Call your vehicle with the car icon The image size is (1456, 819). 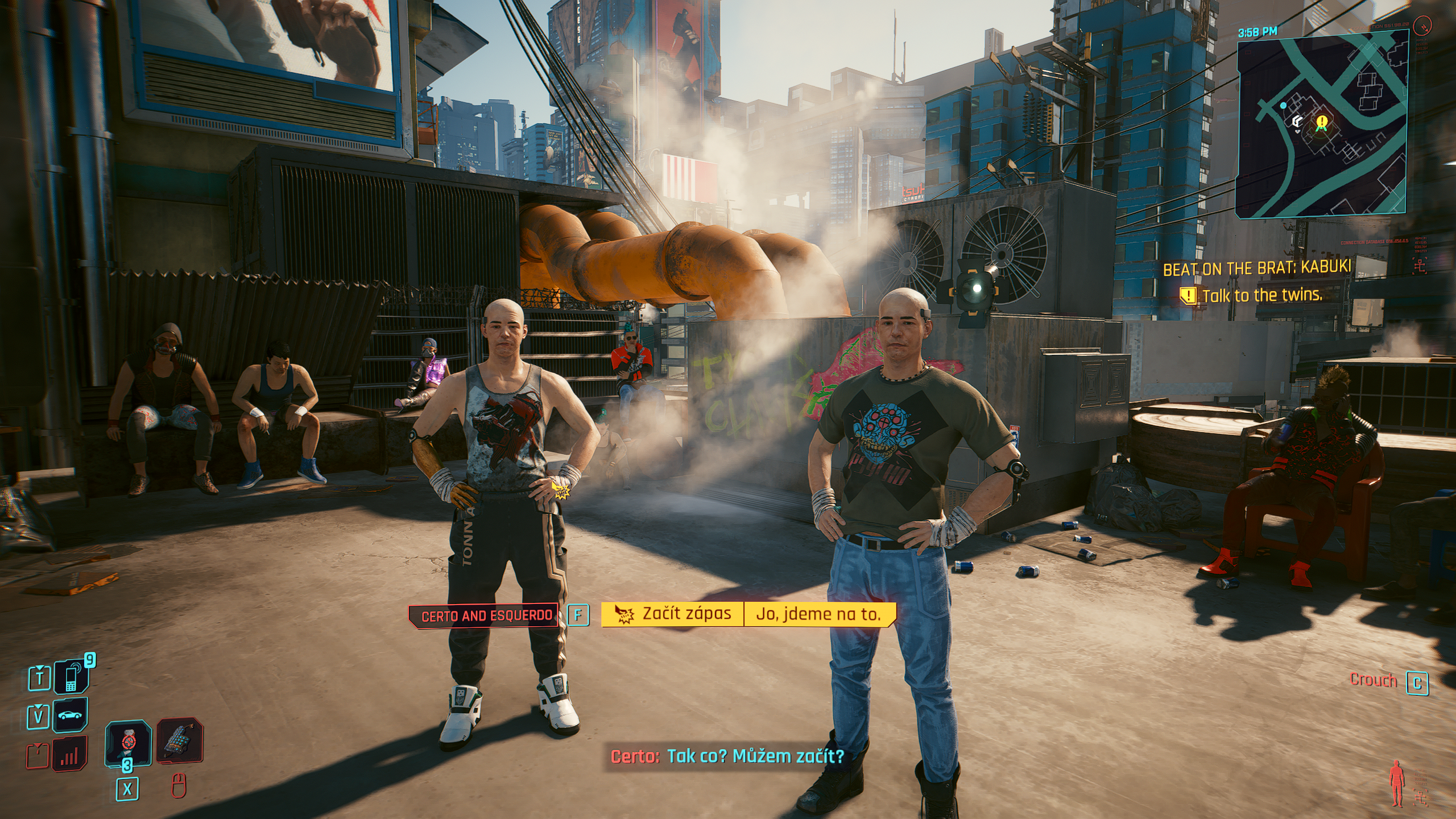click(71, 715)
